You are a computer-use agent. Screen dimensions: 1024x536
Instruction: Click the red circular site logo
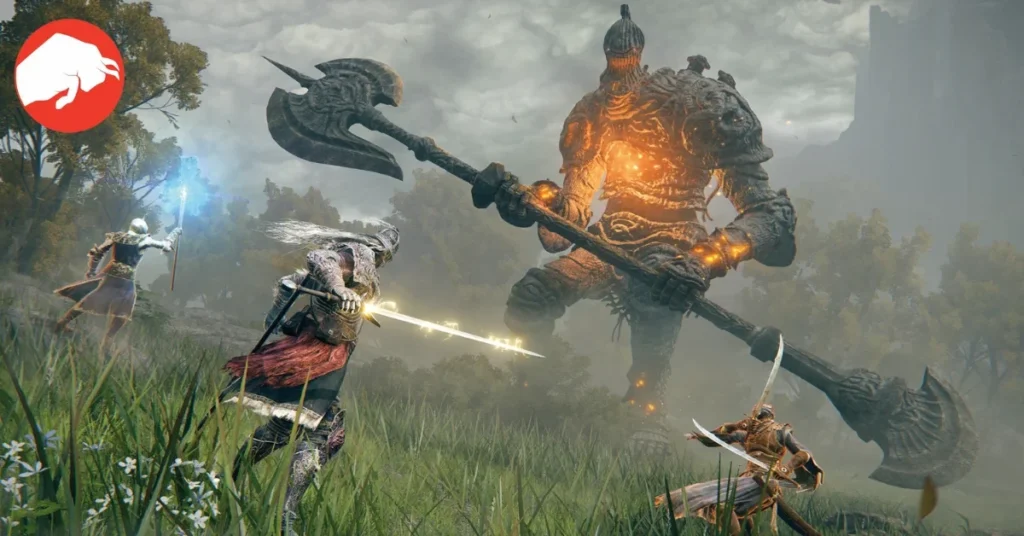[x=69, y=77]
